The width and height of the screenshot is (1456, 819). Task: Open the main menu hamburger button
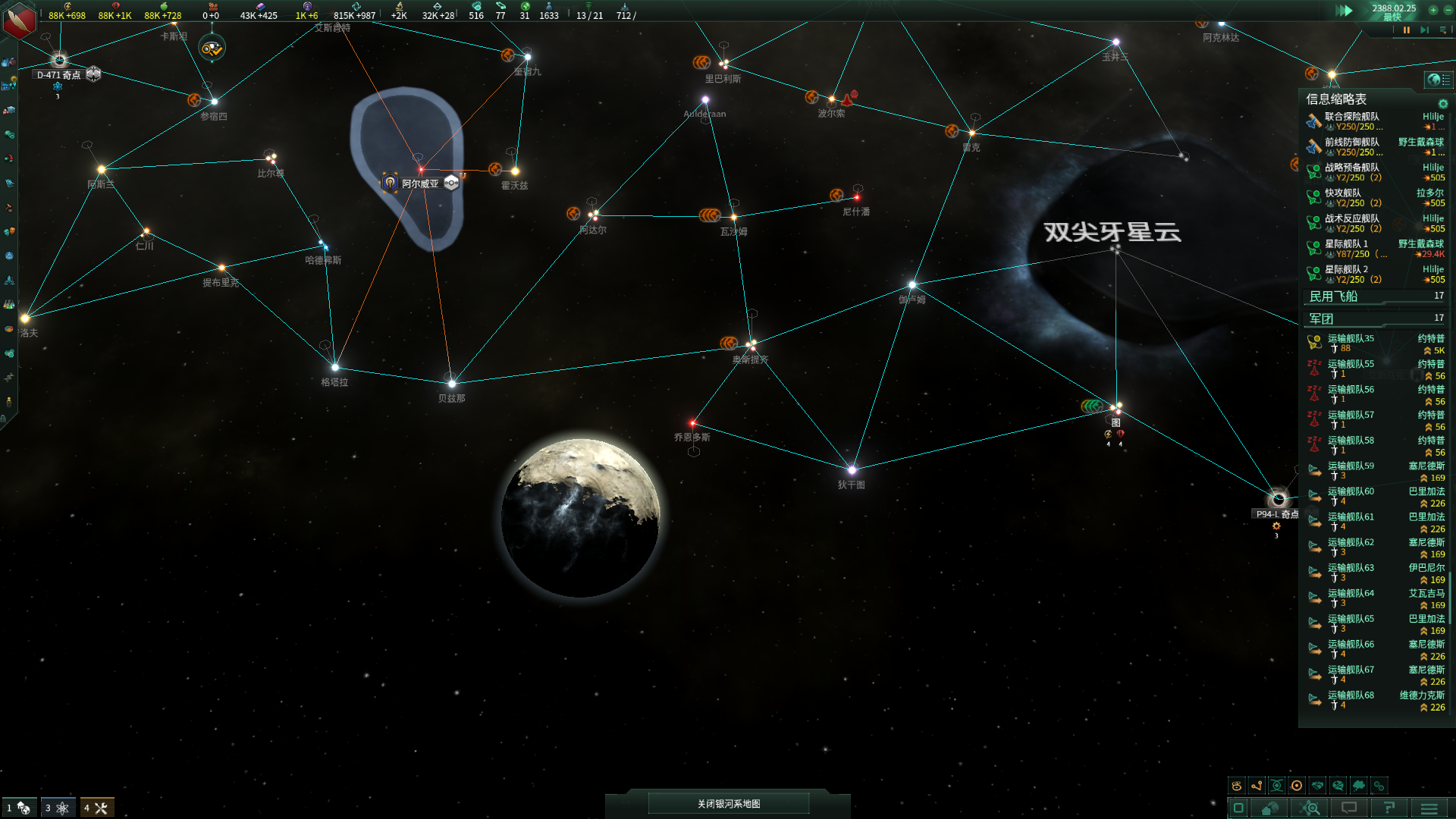[1429, 808]
